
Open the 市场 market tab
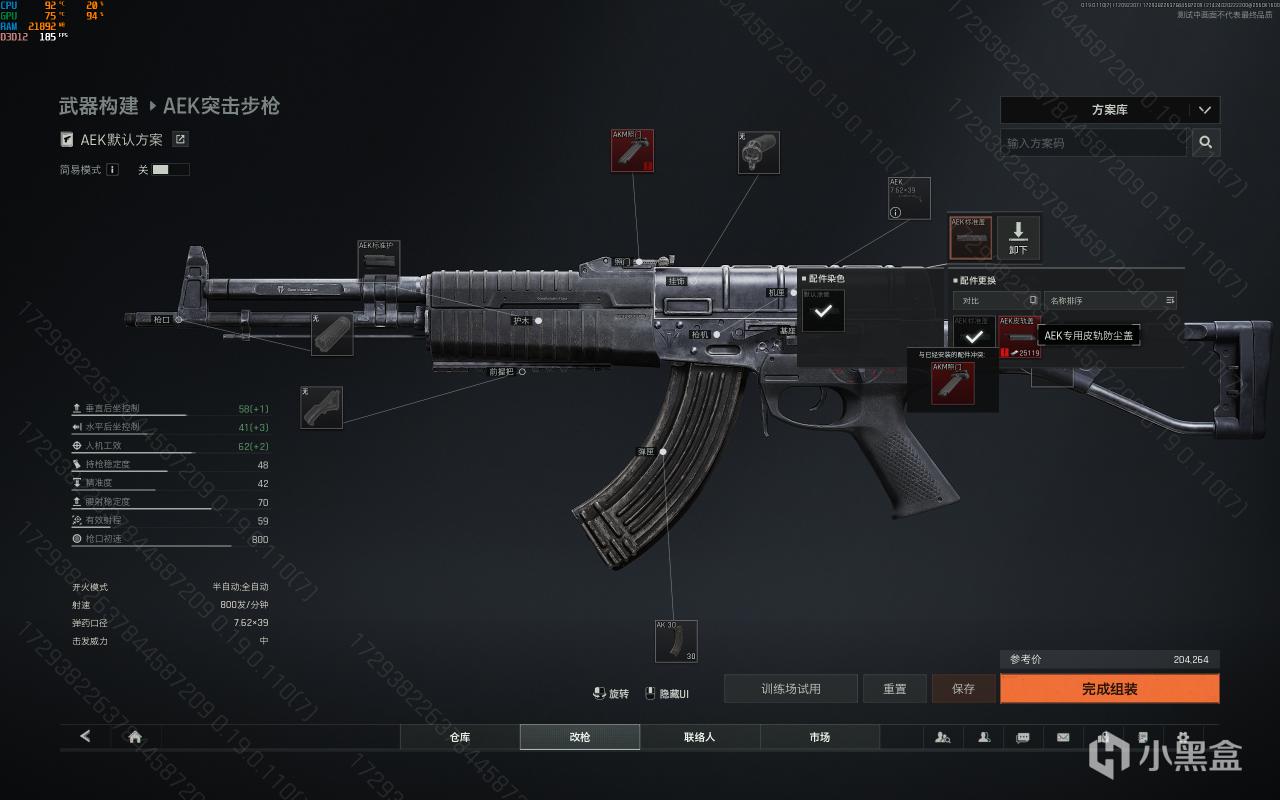coord(819,737)
